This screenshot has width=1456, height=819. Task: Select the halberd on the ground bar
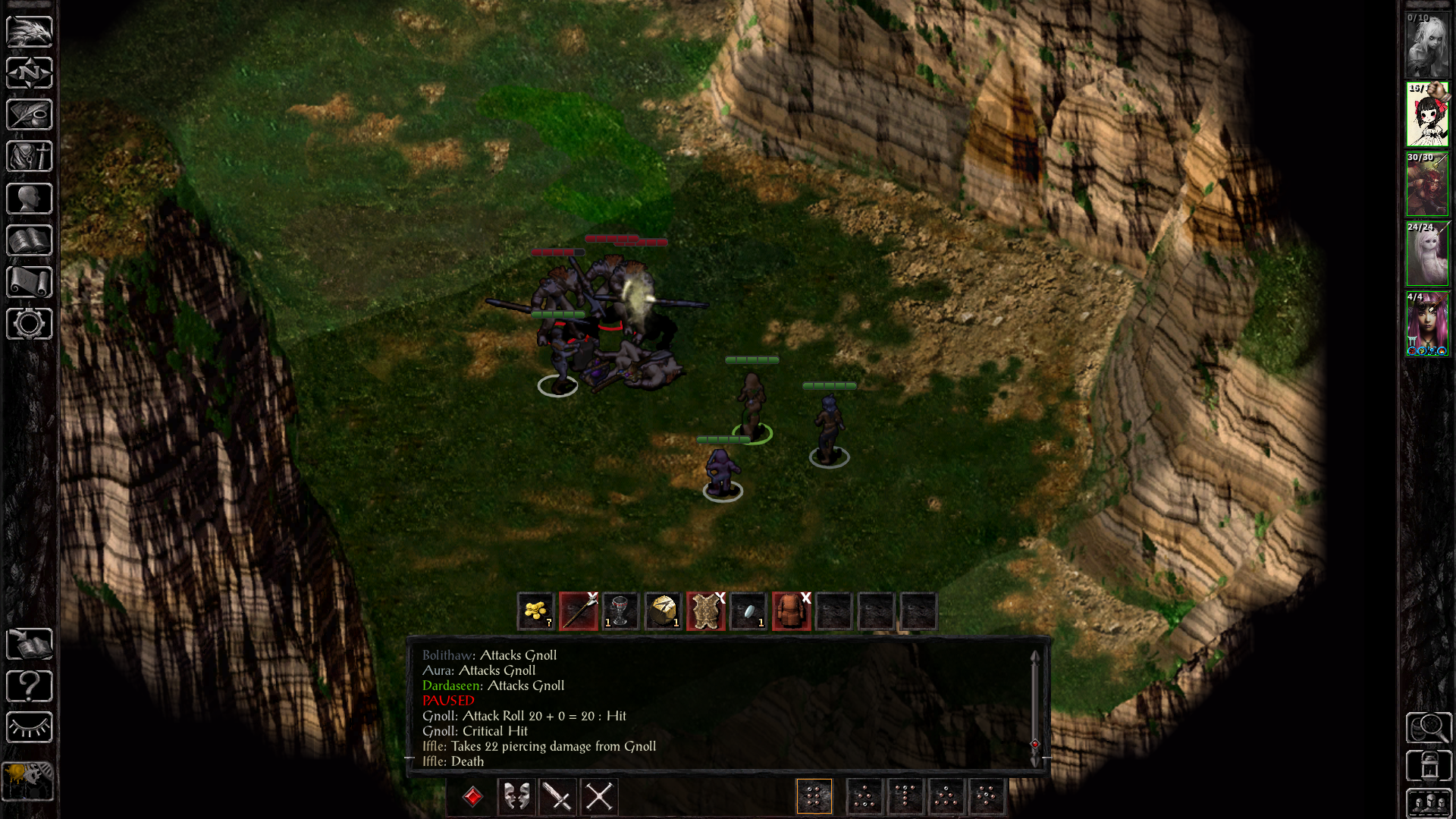click(579, 611)
